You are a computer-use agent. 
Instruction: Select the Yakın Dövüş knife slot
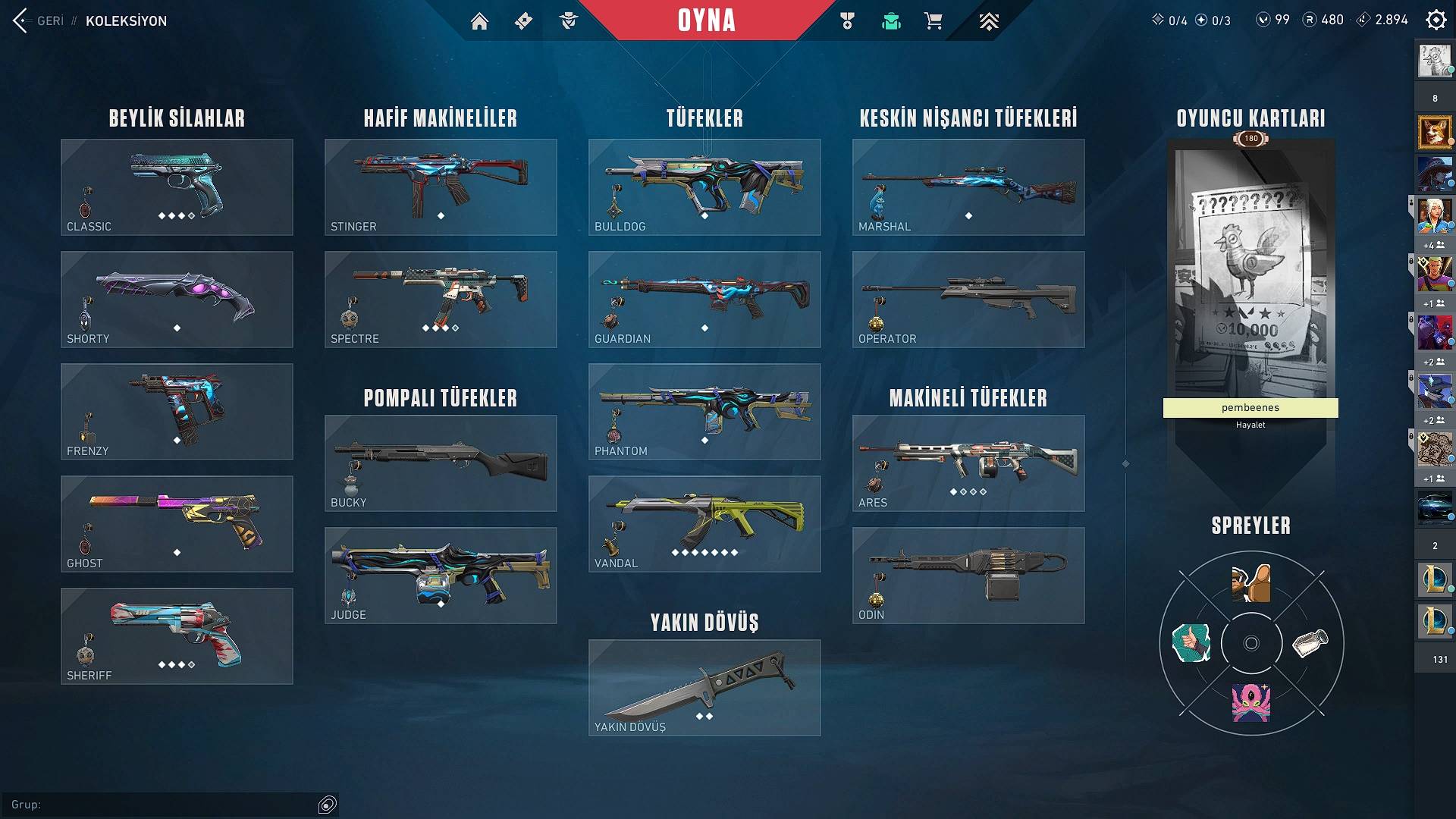click(704, 688)
